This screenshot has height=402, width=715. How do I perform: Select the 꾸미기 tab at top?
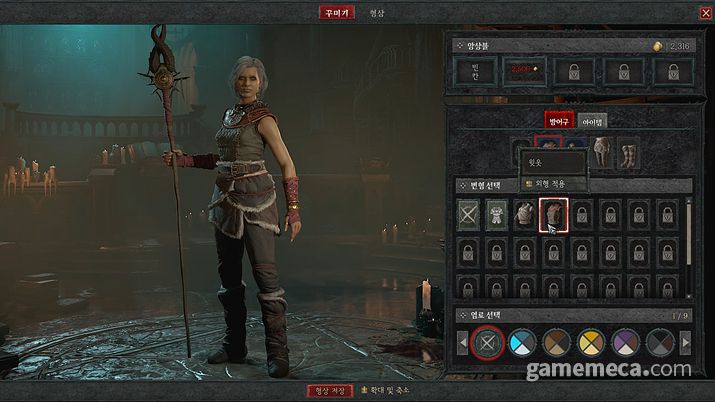332,13
